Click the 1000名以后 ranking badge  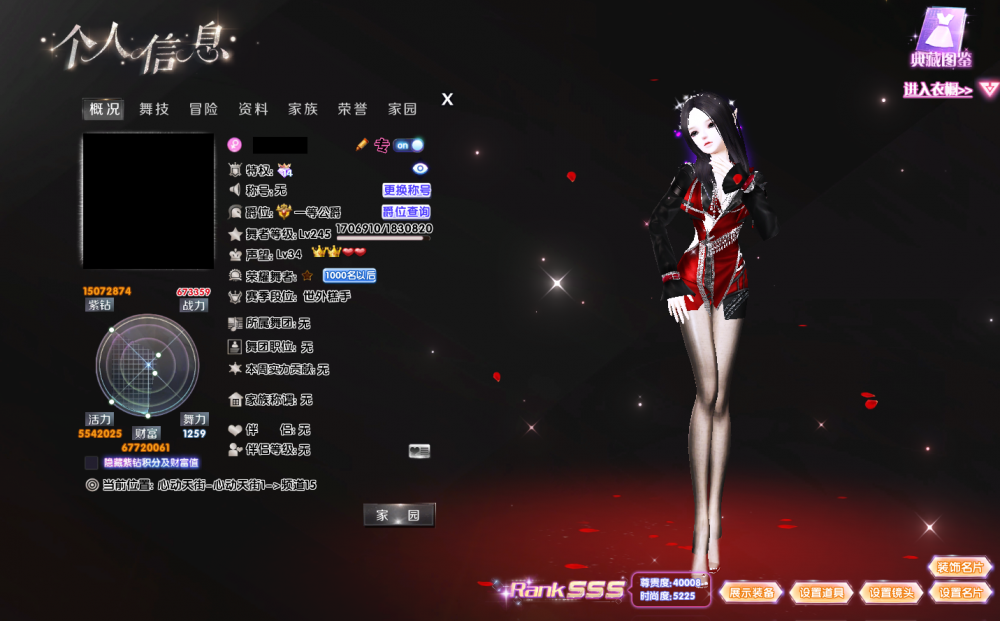(x=349, y=275)
